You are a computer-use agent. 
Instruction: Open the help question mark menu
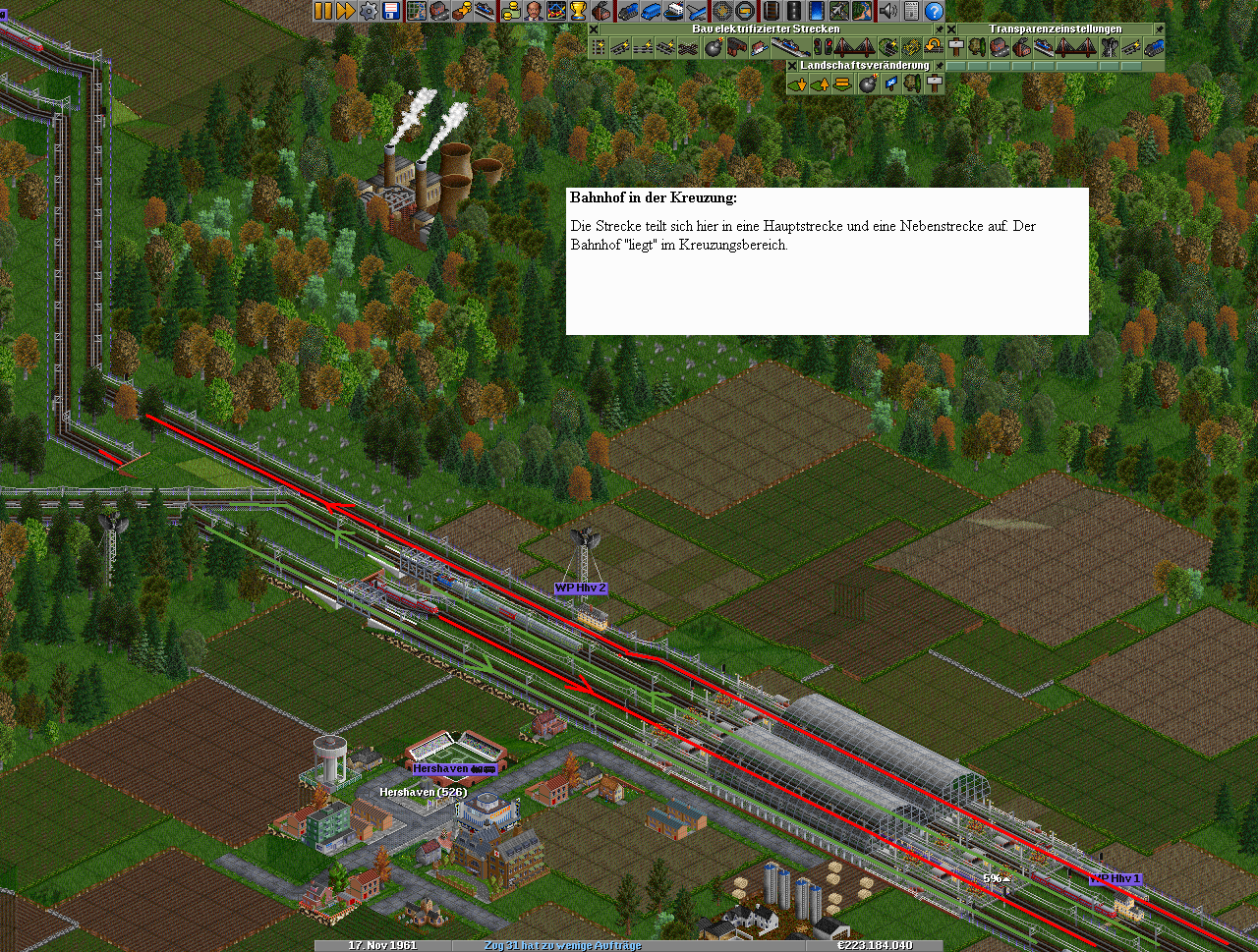point(934,11)
